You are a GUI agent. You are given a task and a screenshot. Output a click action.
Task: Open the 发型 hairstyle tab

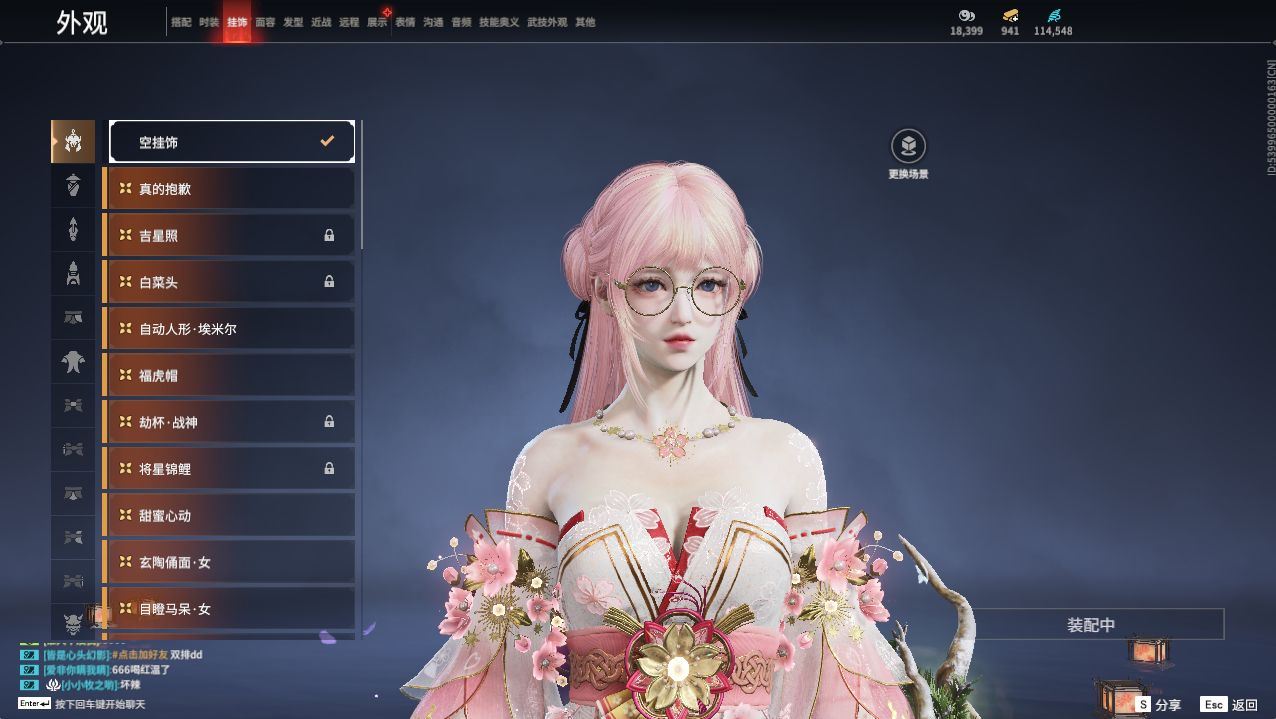pyautogui.click(x=293, y=22)
